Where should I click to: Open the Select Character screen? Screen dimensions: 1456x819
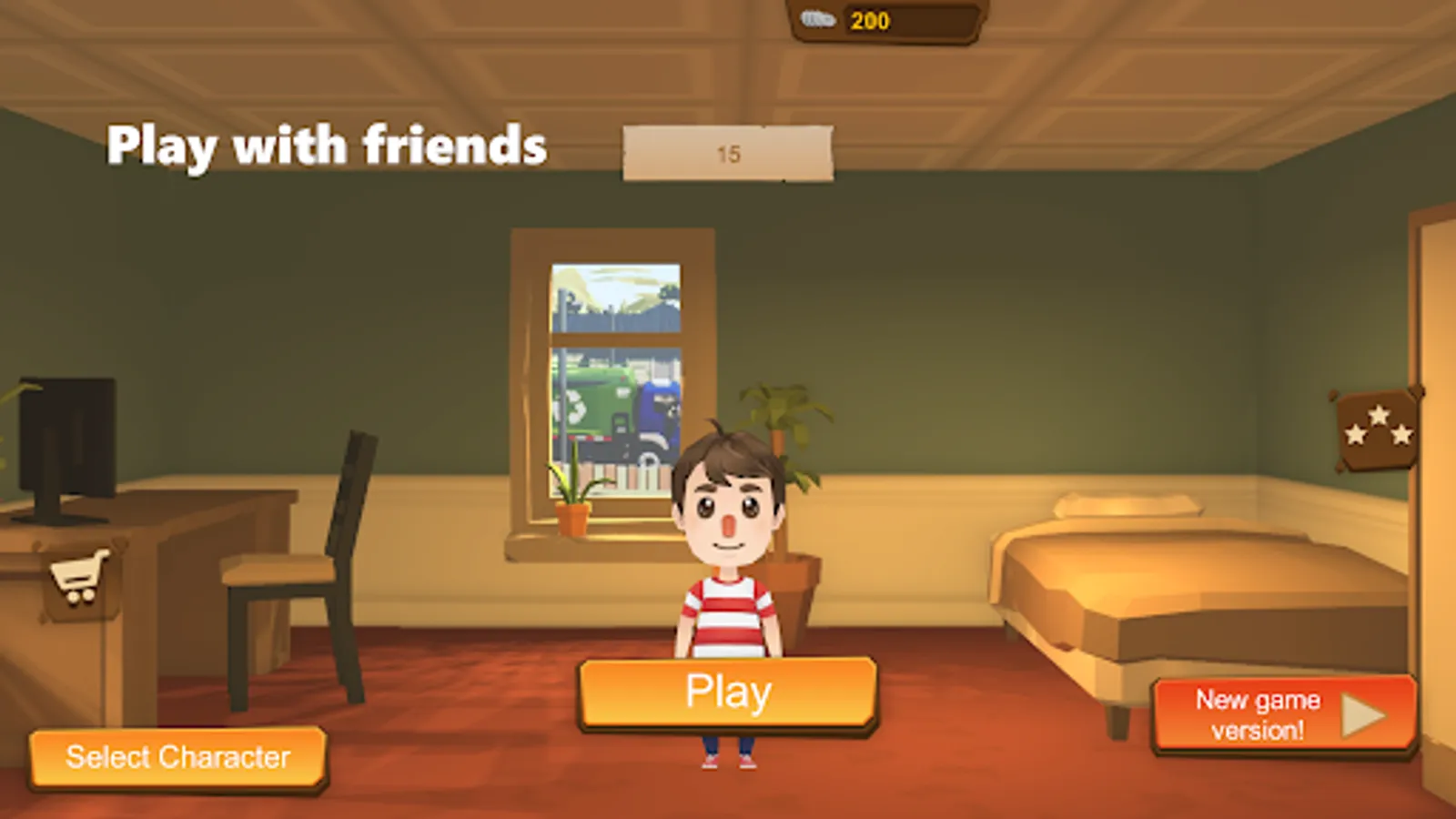[177, 757]
